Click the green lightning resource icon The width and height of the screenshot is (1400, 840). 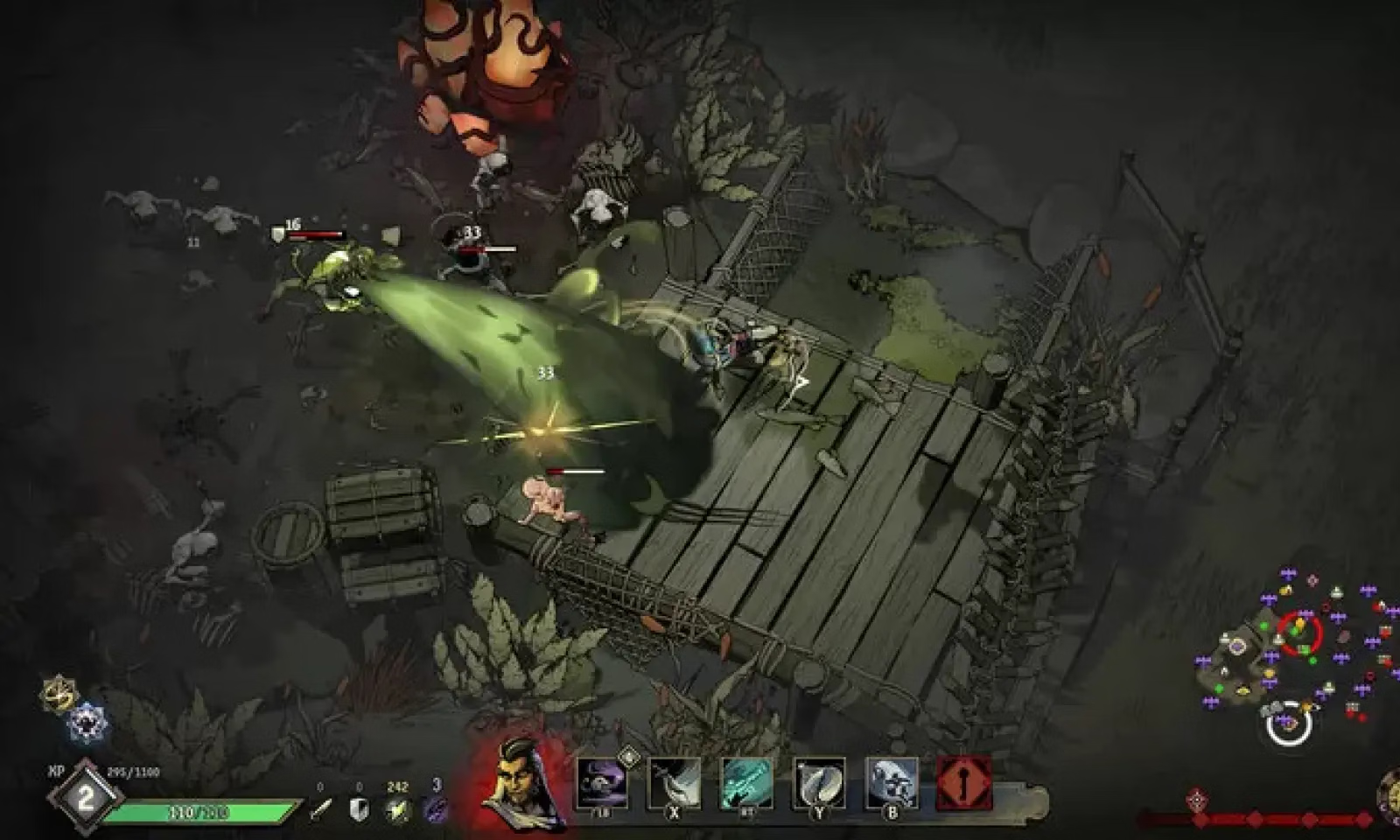(398, 809)
